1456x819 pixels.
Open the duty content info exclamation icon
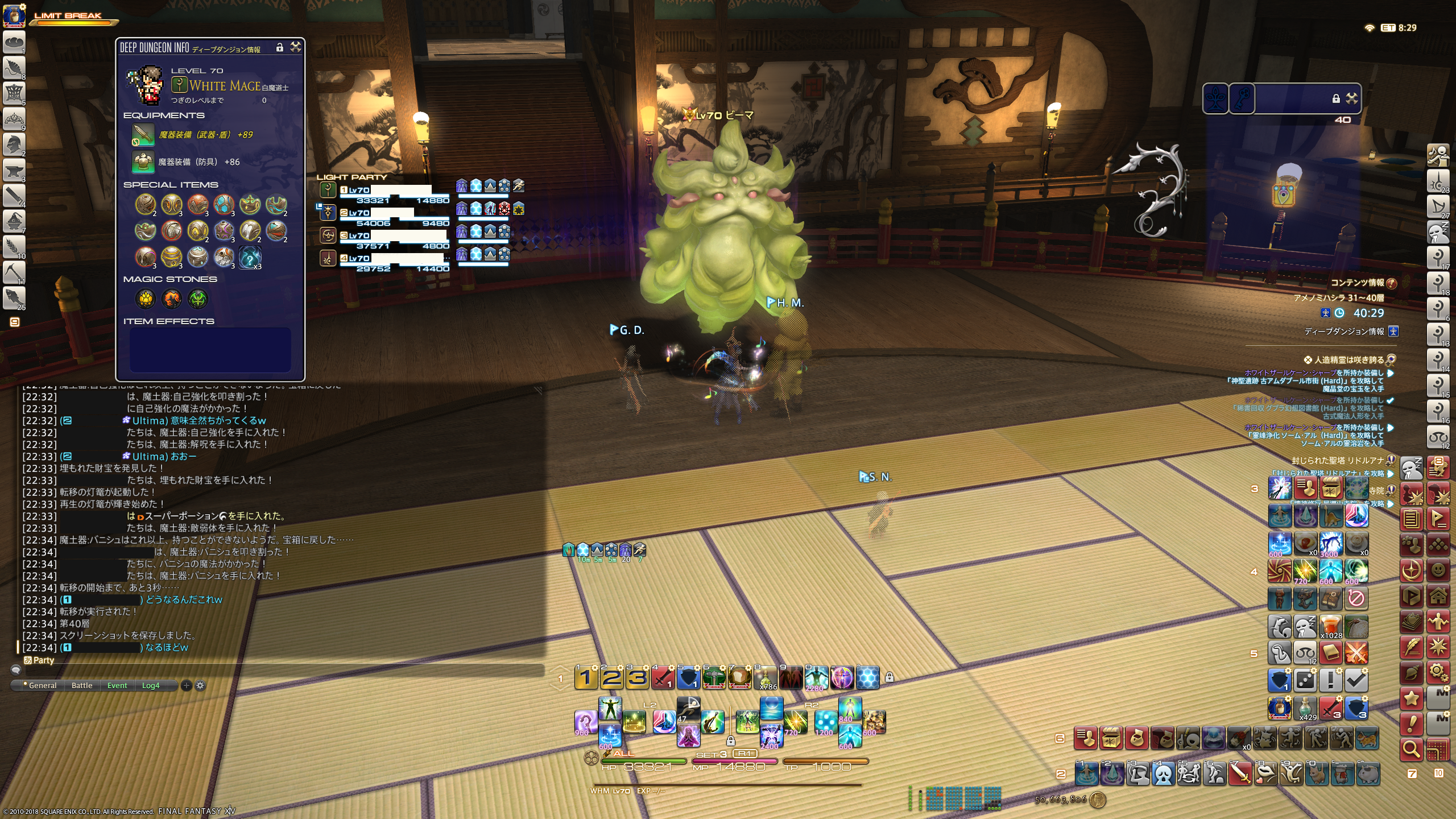click(x=1392, y=283)
